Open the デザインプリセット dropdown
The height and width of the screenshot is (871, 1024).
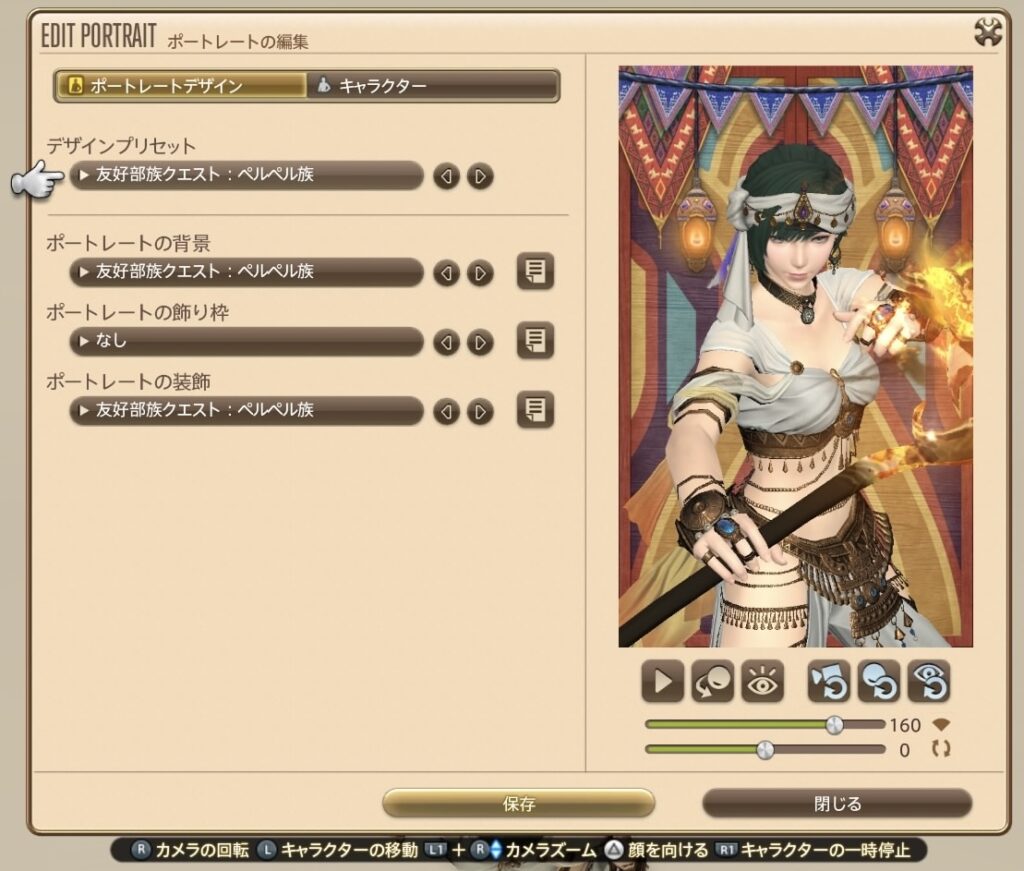(246, 176)
